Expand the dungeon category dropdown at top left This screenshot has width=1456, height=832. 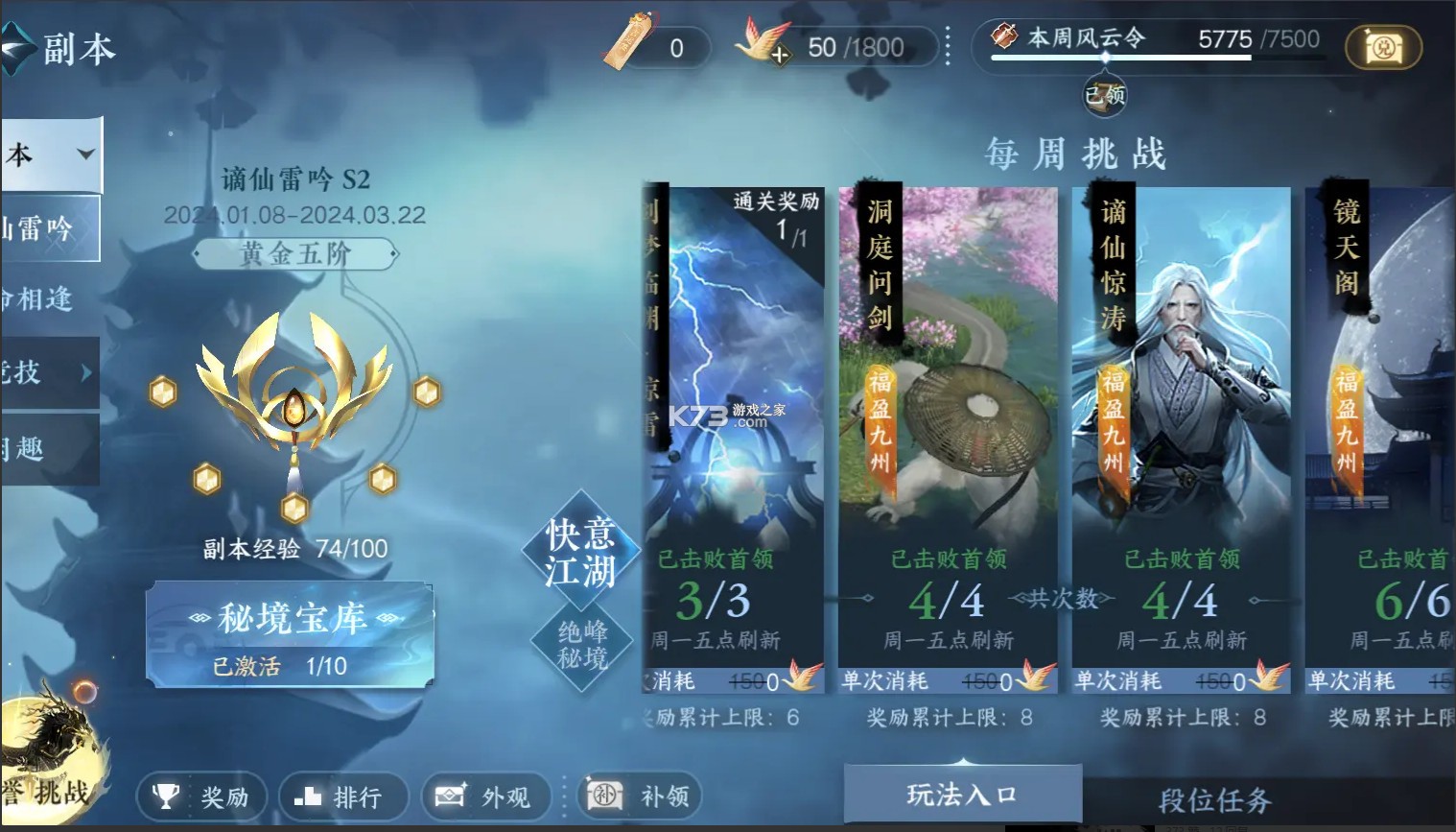(84, 154)
